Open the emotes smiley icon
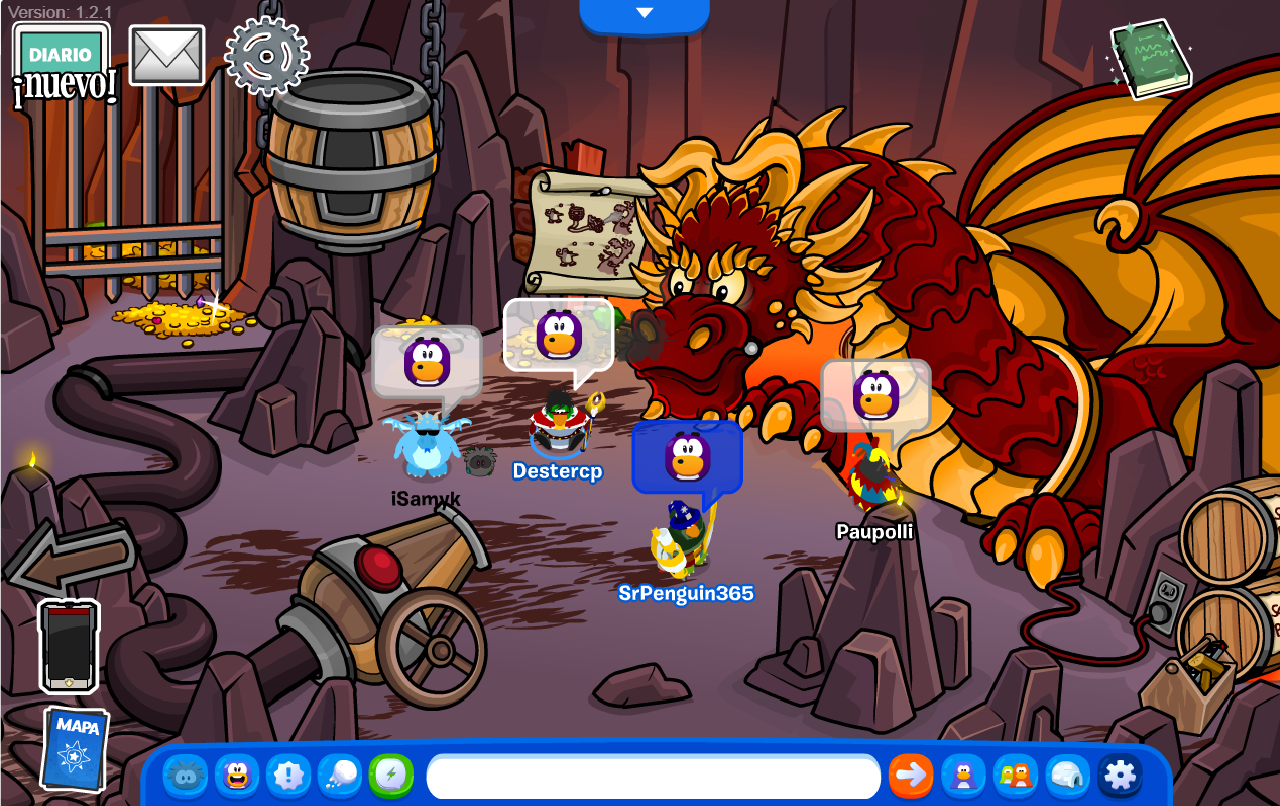 coord(237,774)
